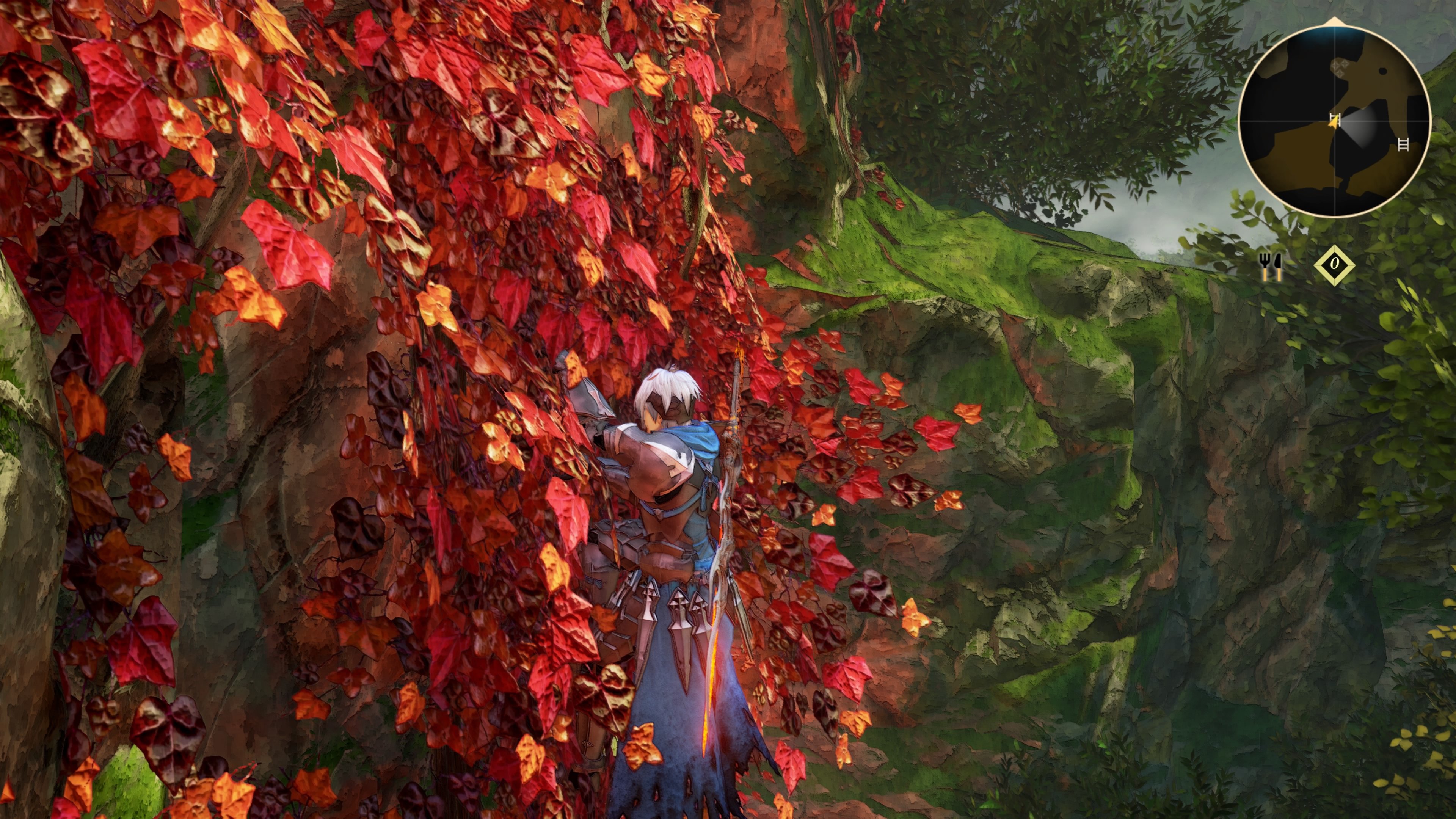Click the zero numeral inside the CP diamond

(1335, 265)
